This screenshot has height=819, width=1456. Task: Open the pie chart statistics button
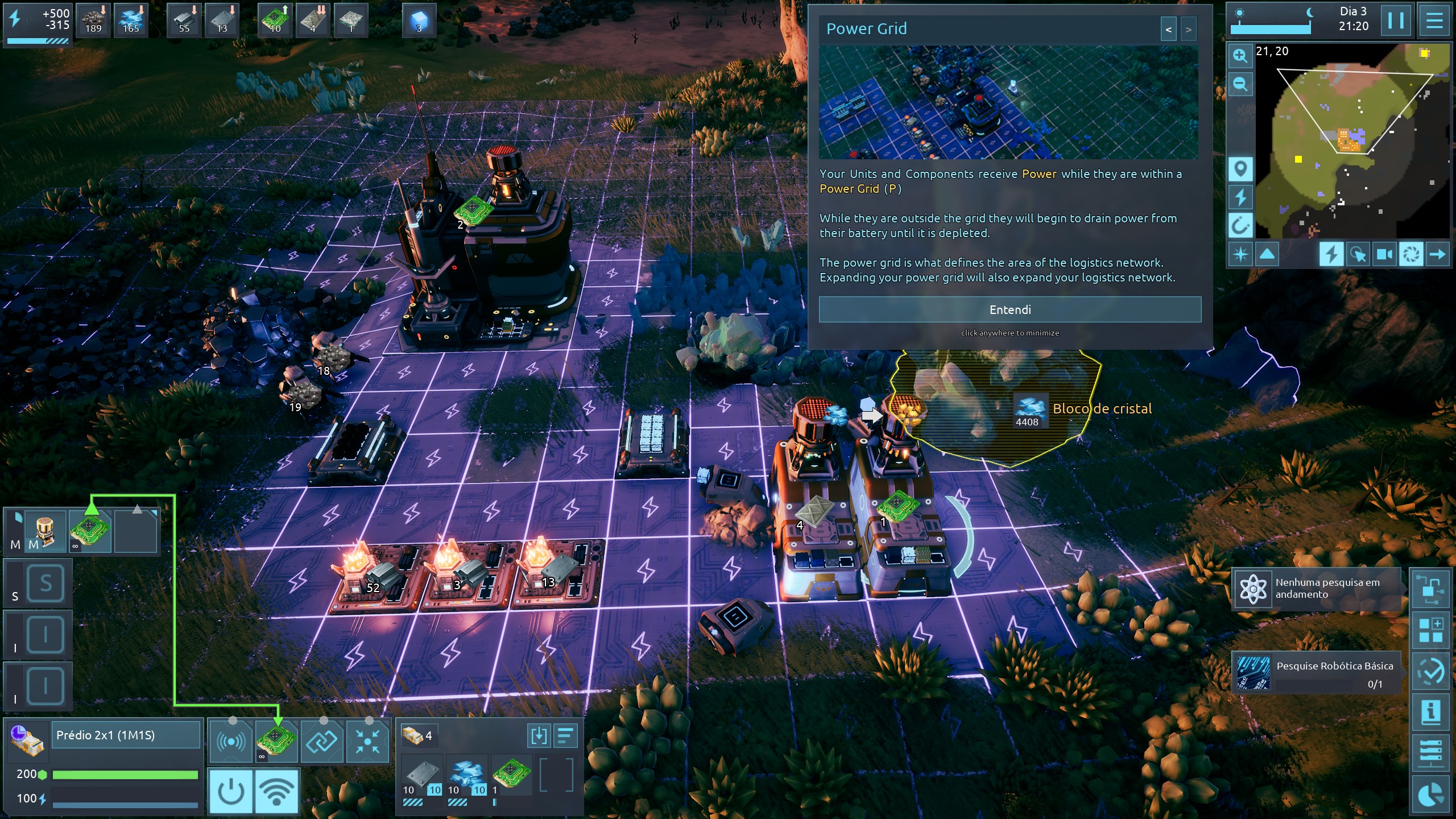tap(1430, 795)
